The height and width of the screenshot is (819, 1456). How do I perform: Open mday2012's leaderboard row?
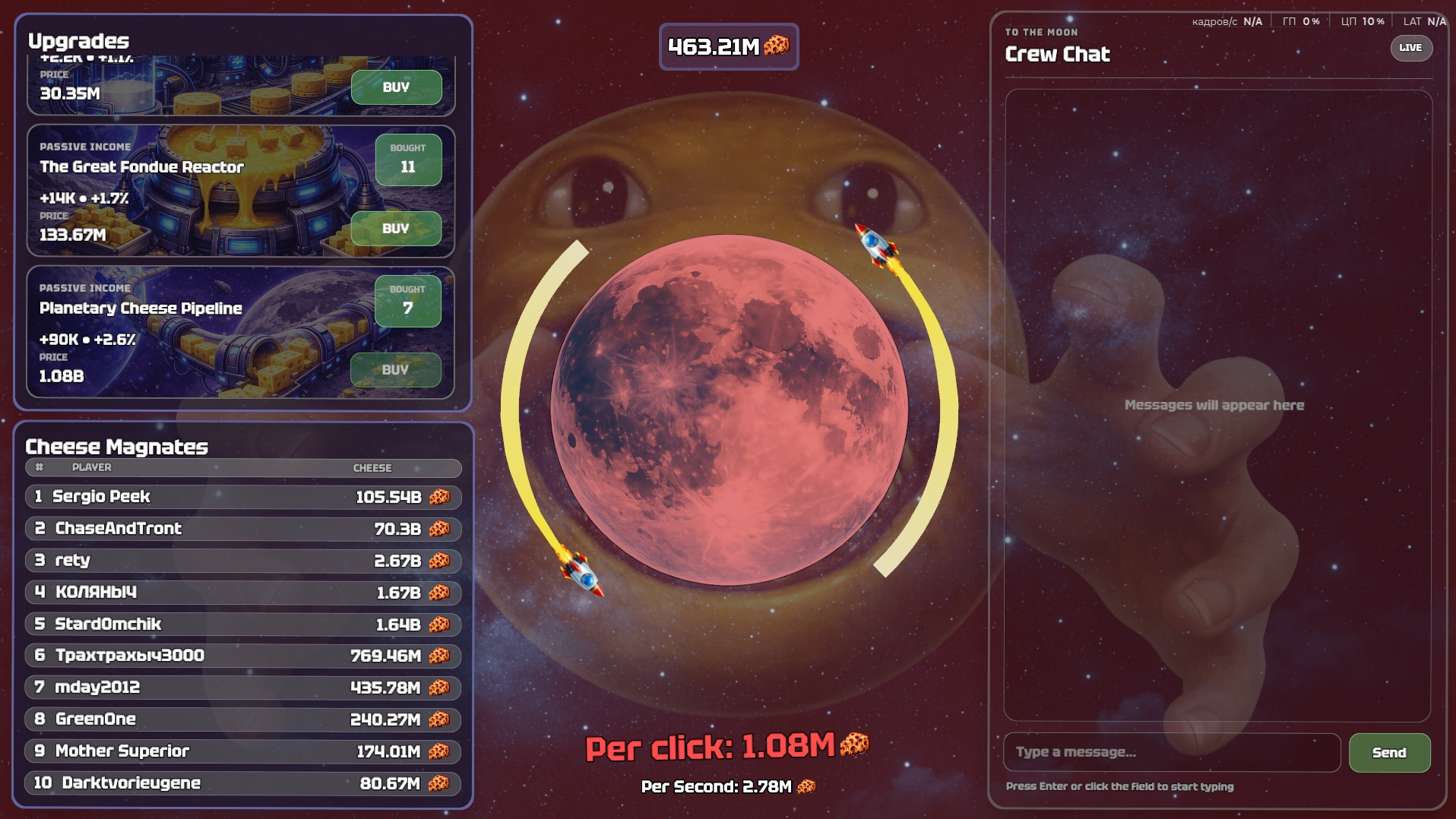(243, 688)
